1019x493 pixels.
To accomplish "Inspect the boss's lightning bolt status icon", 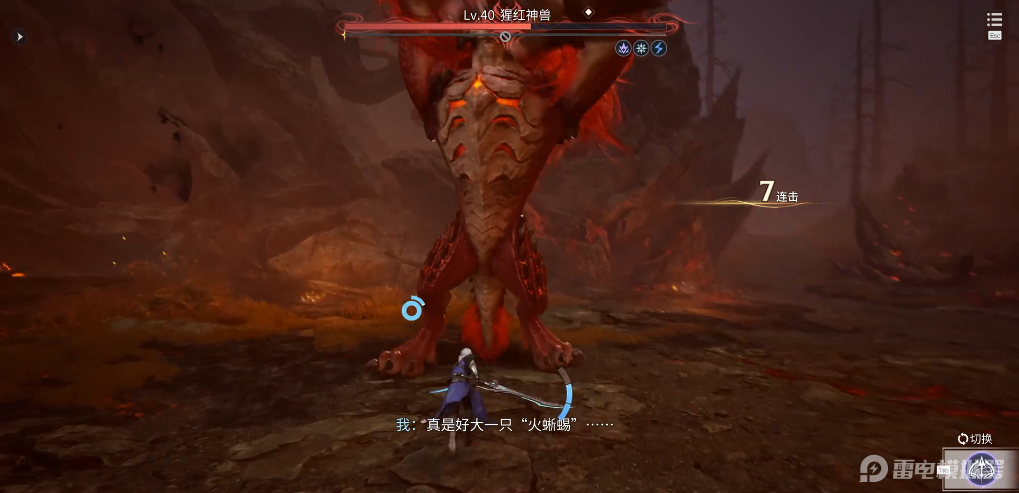I will (659, 48).
